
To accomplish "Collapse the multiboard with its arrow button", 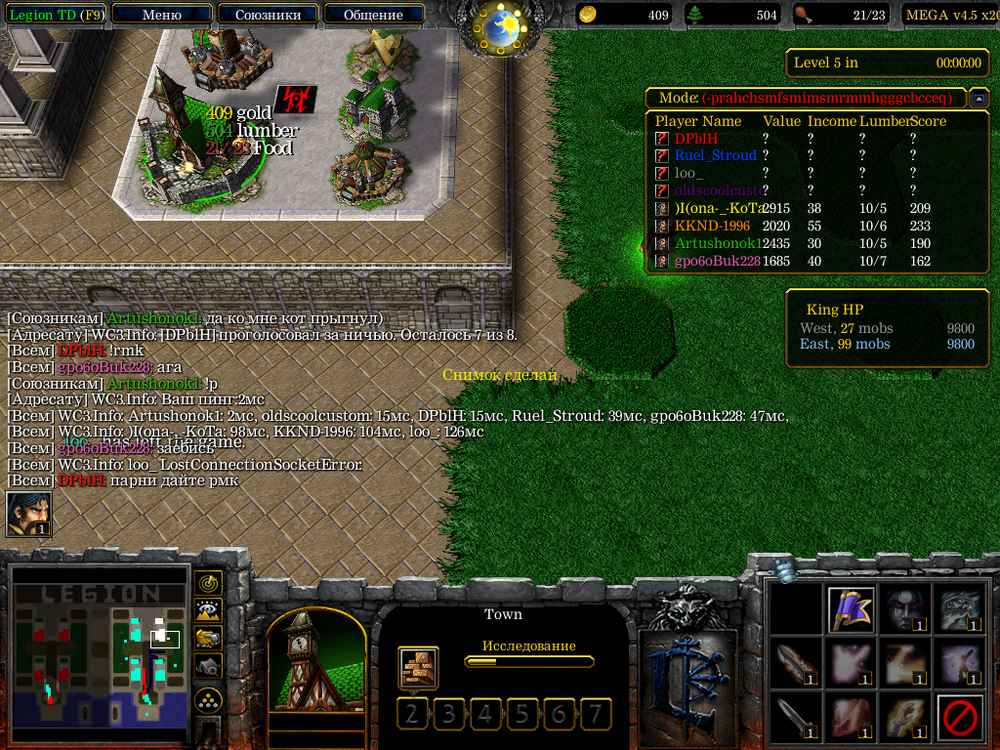I will [x=979, y=98].
